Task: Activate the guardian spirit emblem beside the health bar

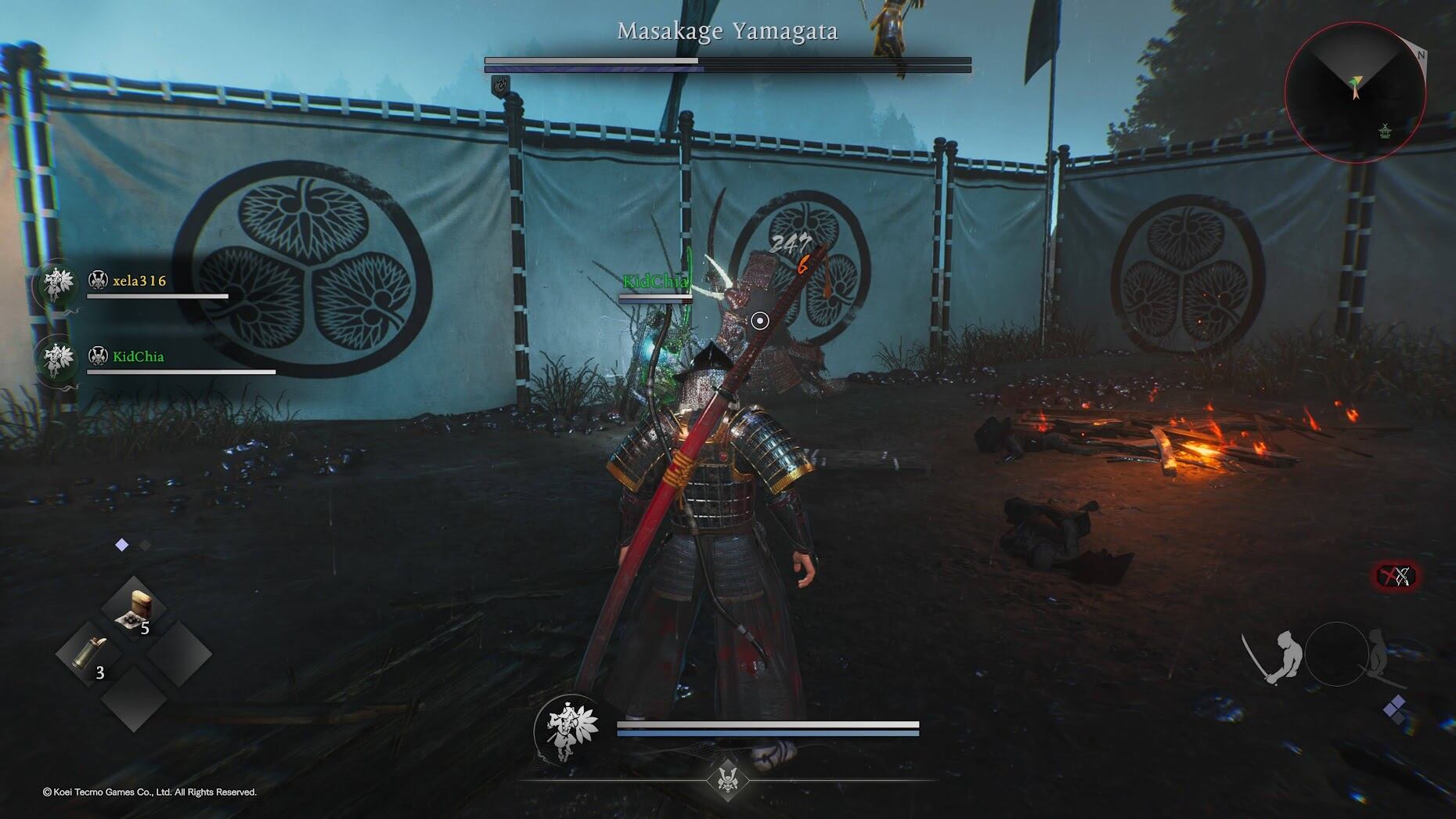Action: tap(568, 729)
